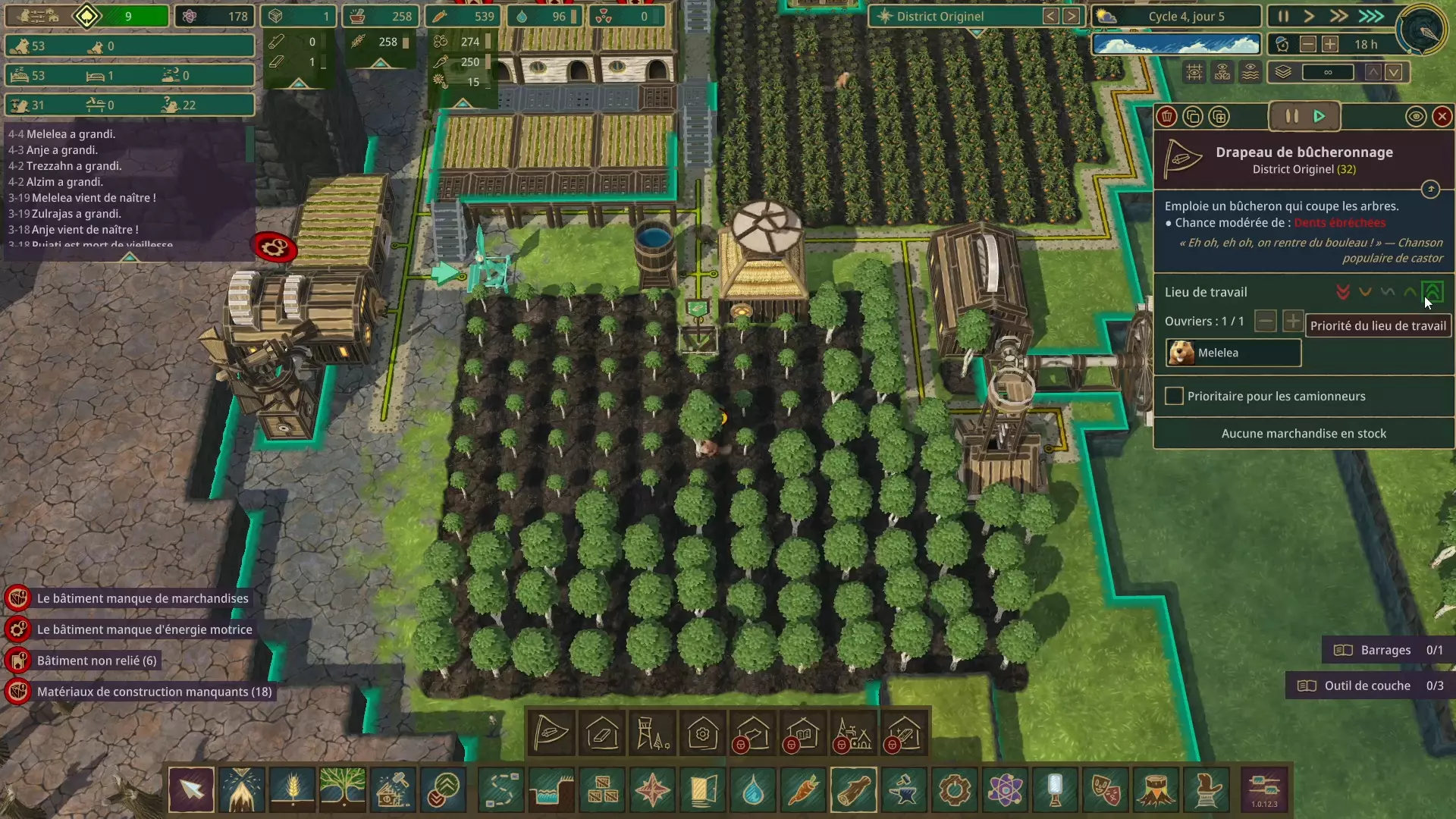Tick 'Prioritaire pour les camionneurs' checkbox
The image size is (1456, 819).
pos(1174,397)
